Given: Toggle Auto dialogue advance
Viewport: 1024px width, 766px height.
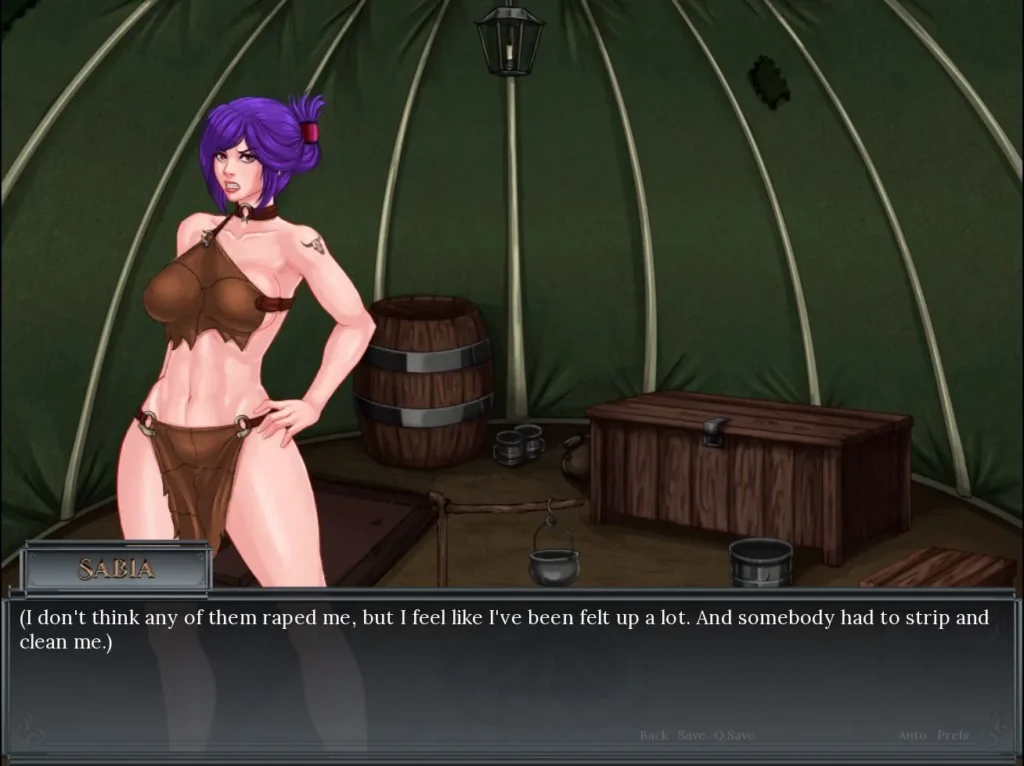Looking at the screenshot, I should 912,735.
